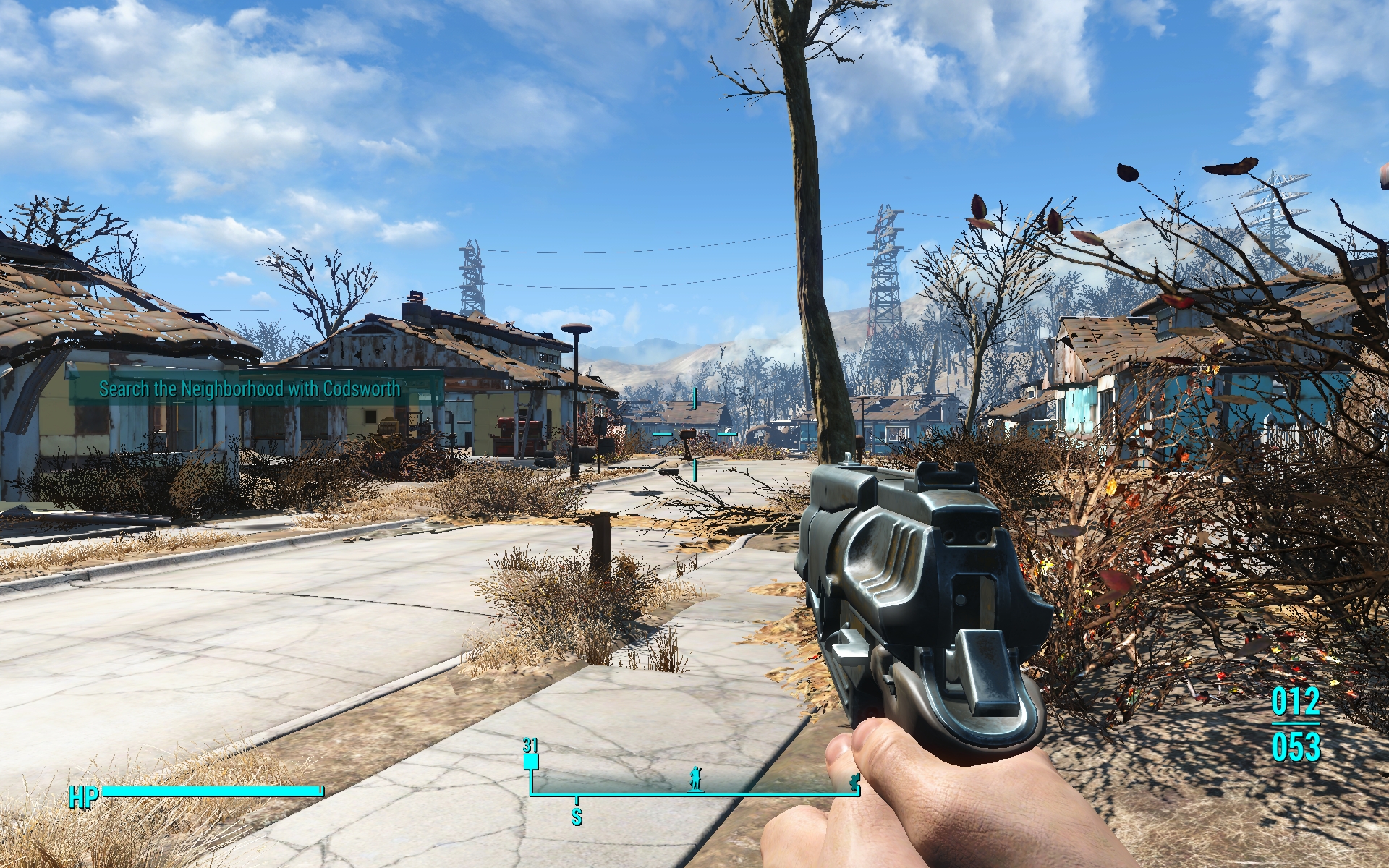Screen dimensions: 1389x868
Task: Click the Search the Neighborhood with Codsworth objective
Action: (x=250, y=389)
